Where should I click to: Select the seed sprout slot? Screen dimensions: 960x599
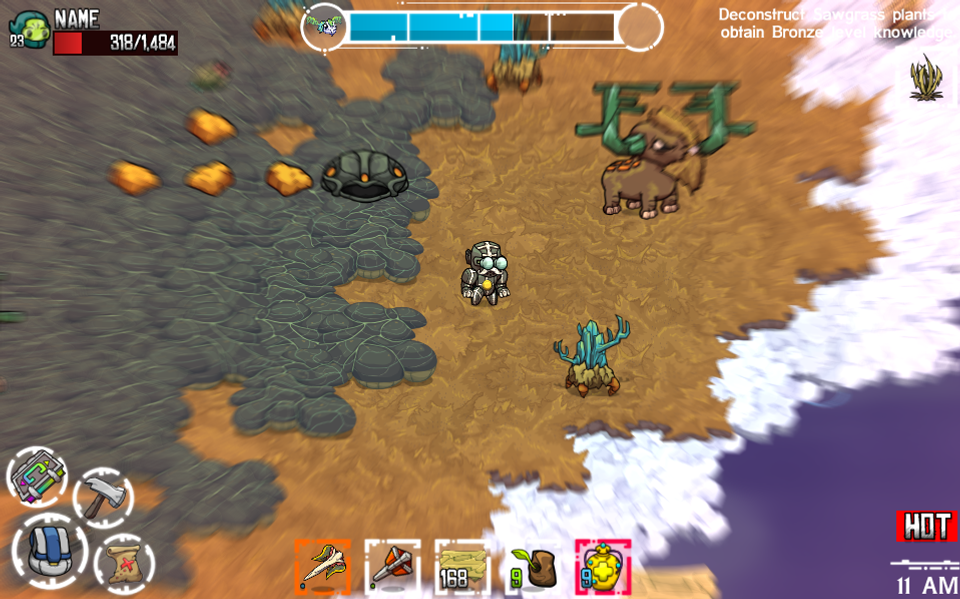(532, 568)
